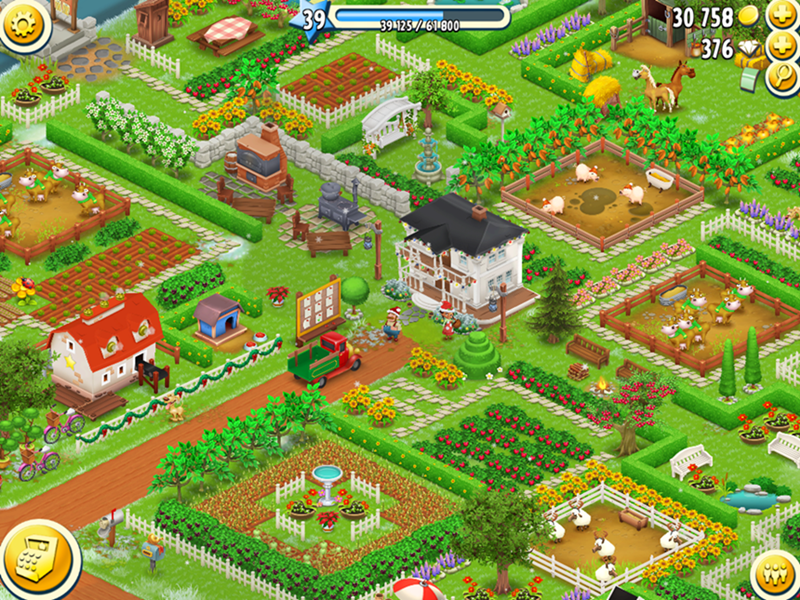Tap the level 39 star badge
The width and height of the screenshot is (800, 600).
pyautogui.click(x=314, y=20)
